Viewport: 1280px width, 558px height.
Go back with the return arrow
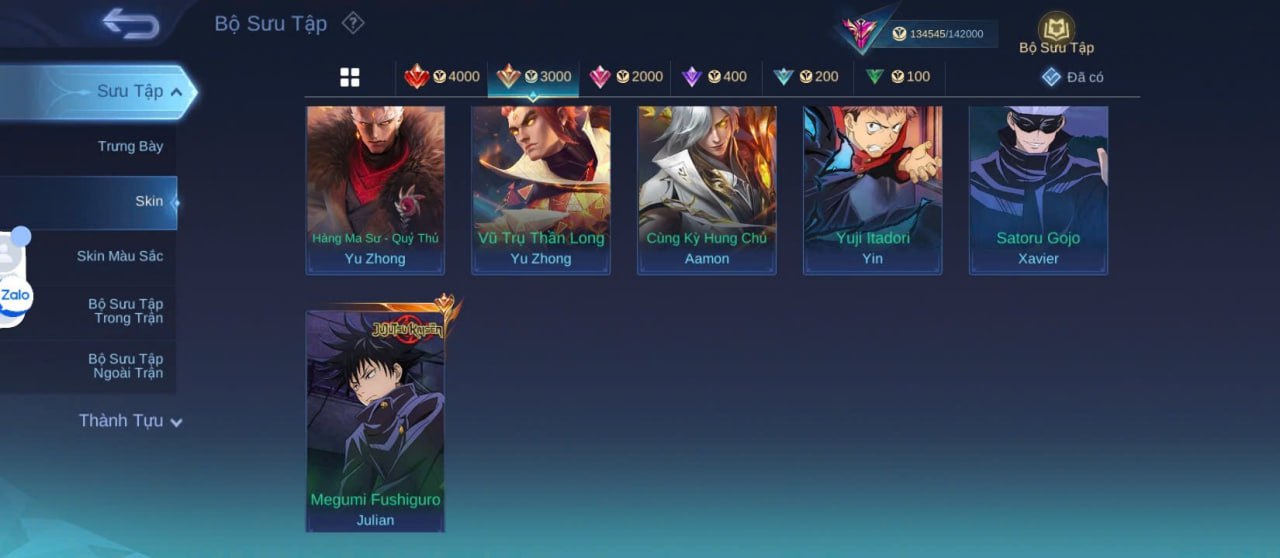[131, 24]
